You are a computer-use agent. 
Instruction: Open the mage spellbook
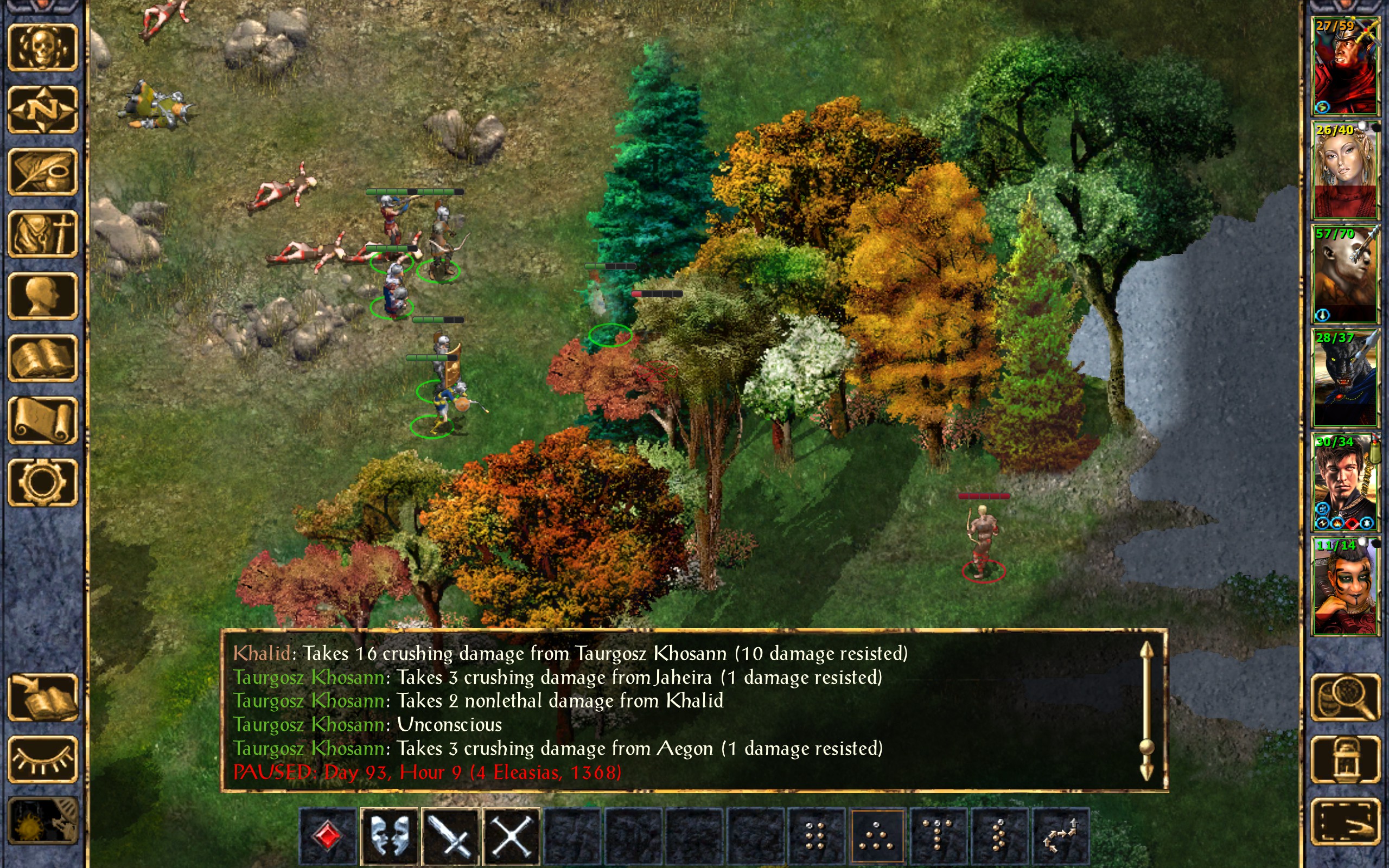pos(42,358)
